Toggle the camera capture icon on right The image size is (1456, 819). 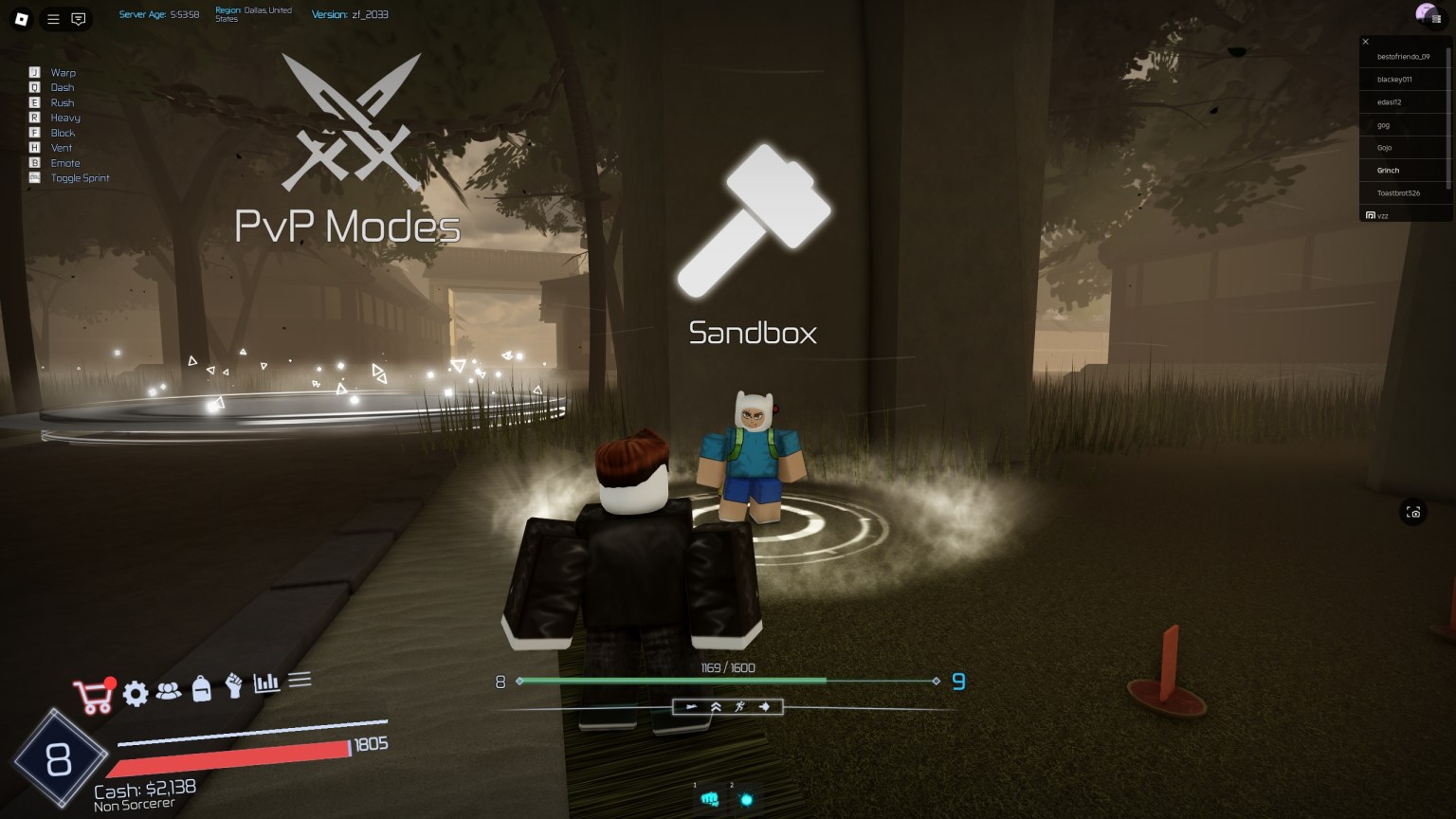coord(1412,512)
